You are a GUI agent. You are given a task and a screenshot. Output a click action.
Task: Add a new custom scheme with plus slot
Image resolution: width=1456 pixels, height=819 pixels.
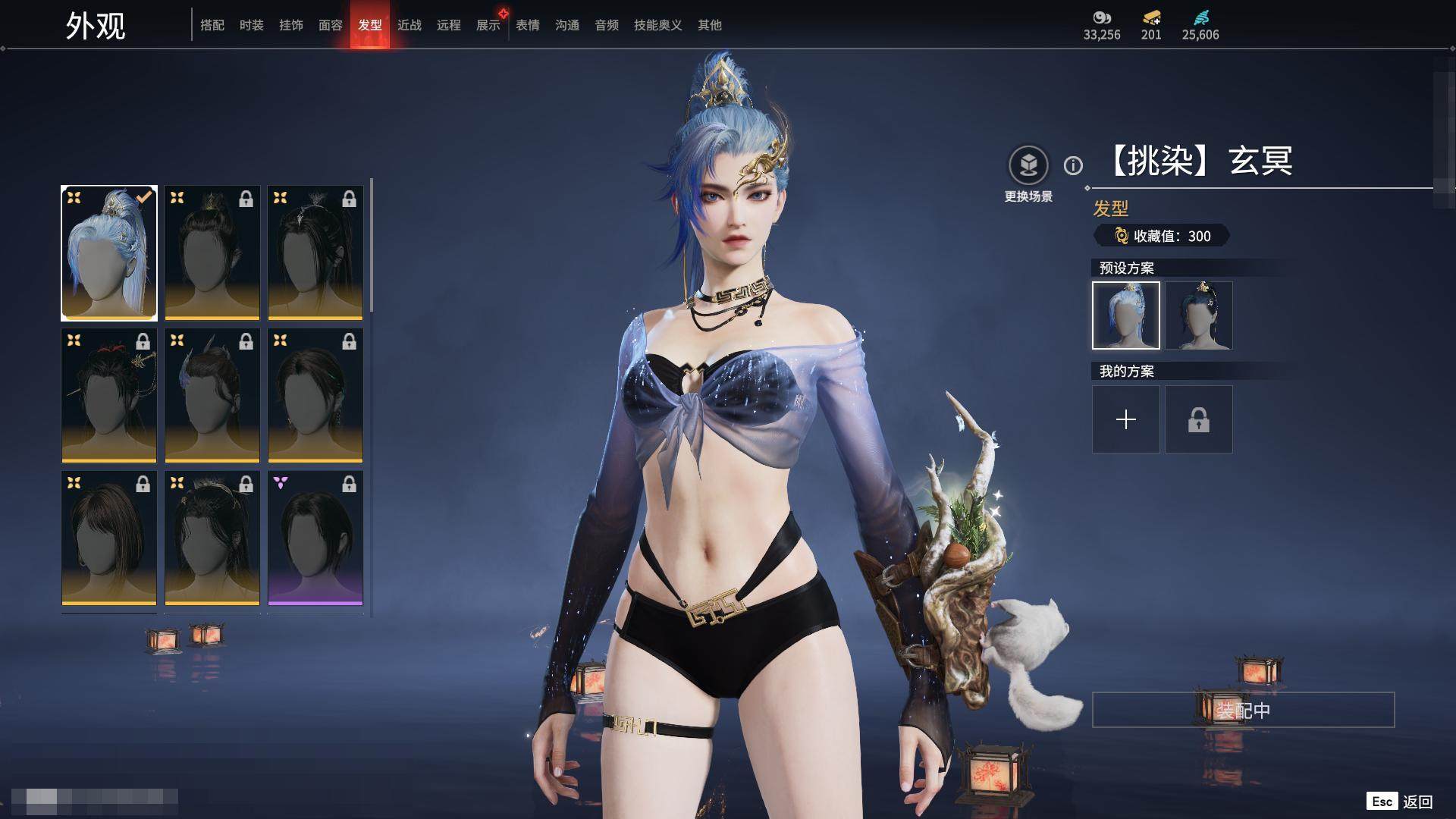(1126, 419)
